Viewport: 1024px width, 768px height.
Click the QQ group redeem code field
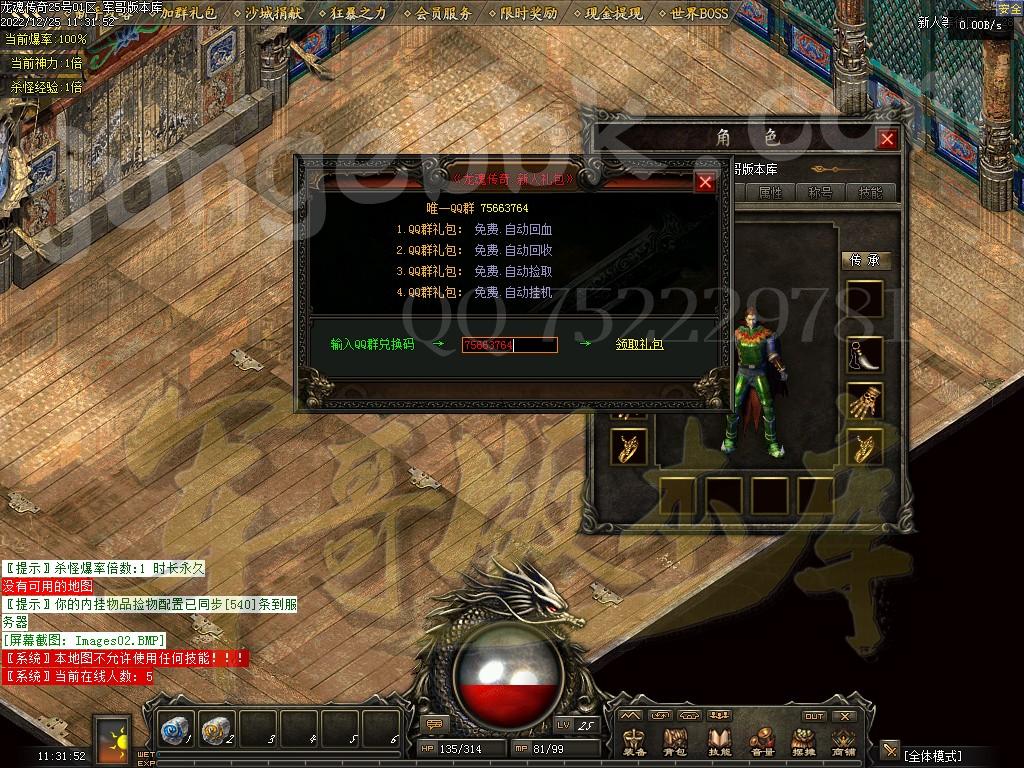509,345
